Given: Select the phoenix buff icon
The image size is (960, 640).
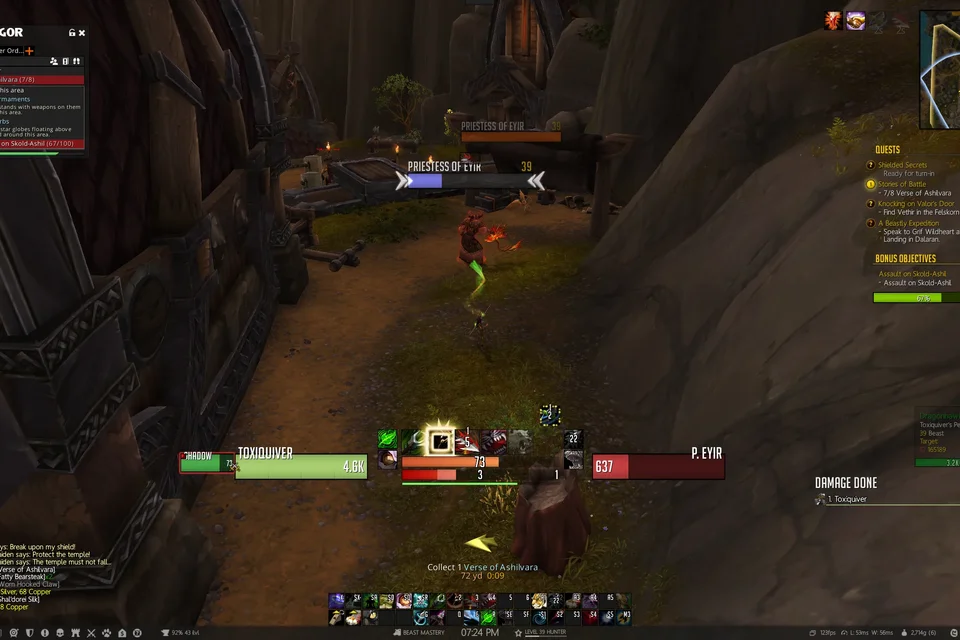Looking at the screenshot, I should [x=833, y=20].
